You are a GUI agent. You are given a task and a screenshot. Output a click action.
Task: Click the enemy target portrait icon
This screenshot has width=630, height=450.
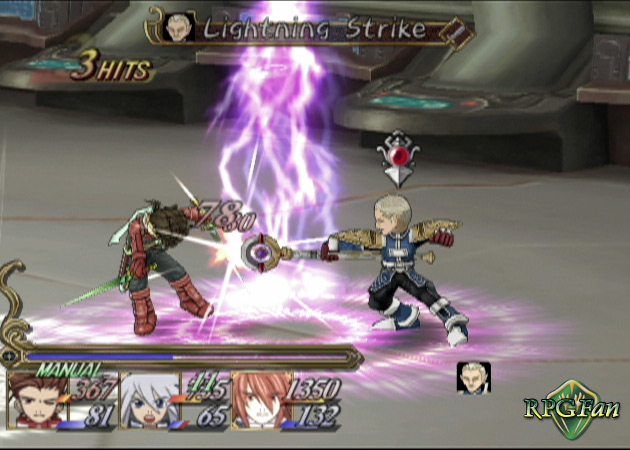click(x=473, y=378)
